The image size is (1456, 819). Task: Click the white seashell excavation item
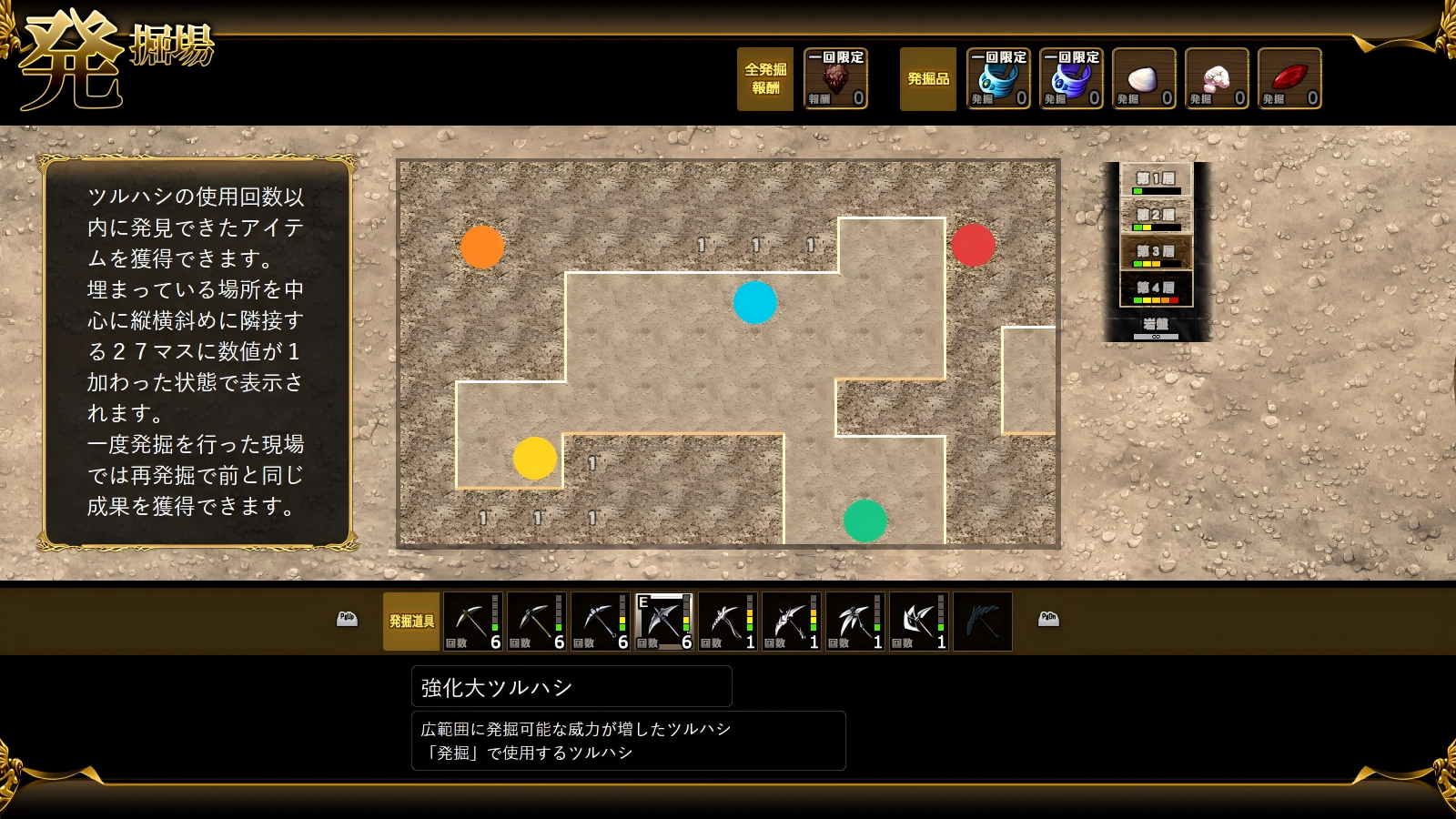(1144, 79)
